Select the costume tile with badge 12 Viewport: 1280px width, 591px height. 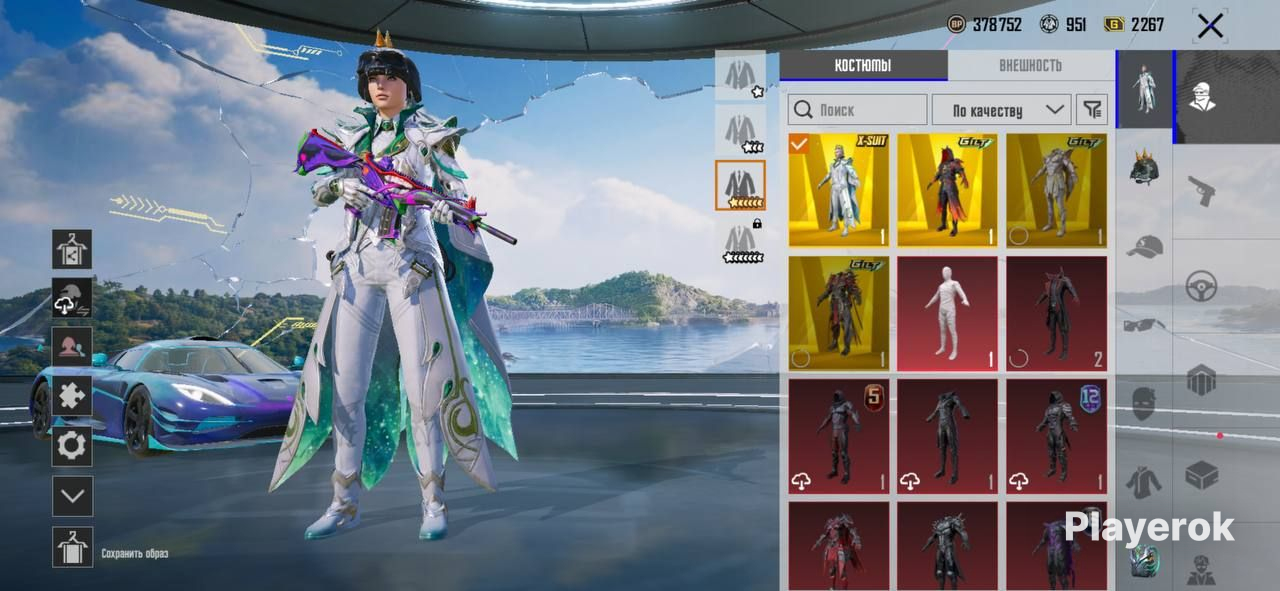pyautogui.click(x=1056, y=436)
